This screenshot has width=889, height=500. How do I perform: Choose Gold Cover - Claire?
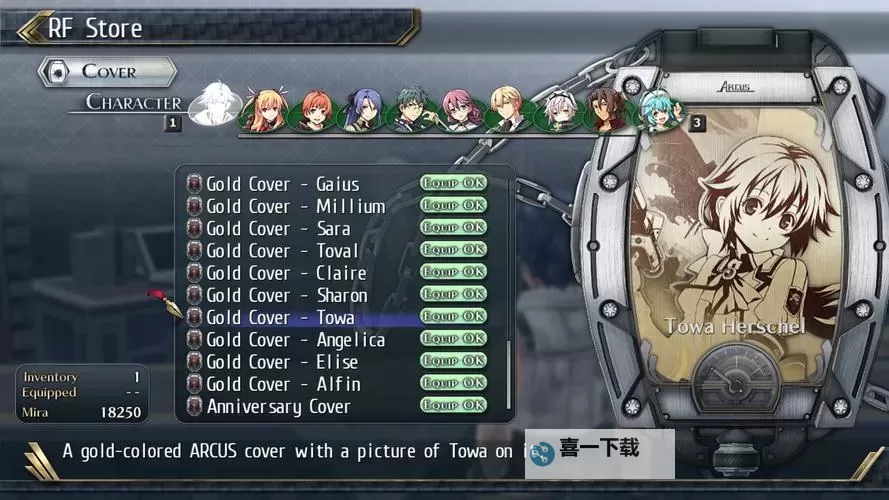click(286, 273)
